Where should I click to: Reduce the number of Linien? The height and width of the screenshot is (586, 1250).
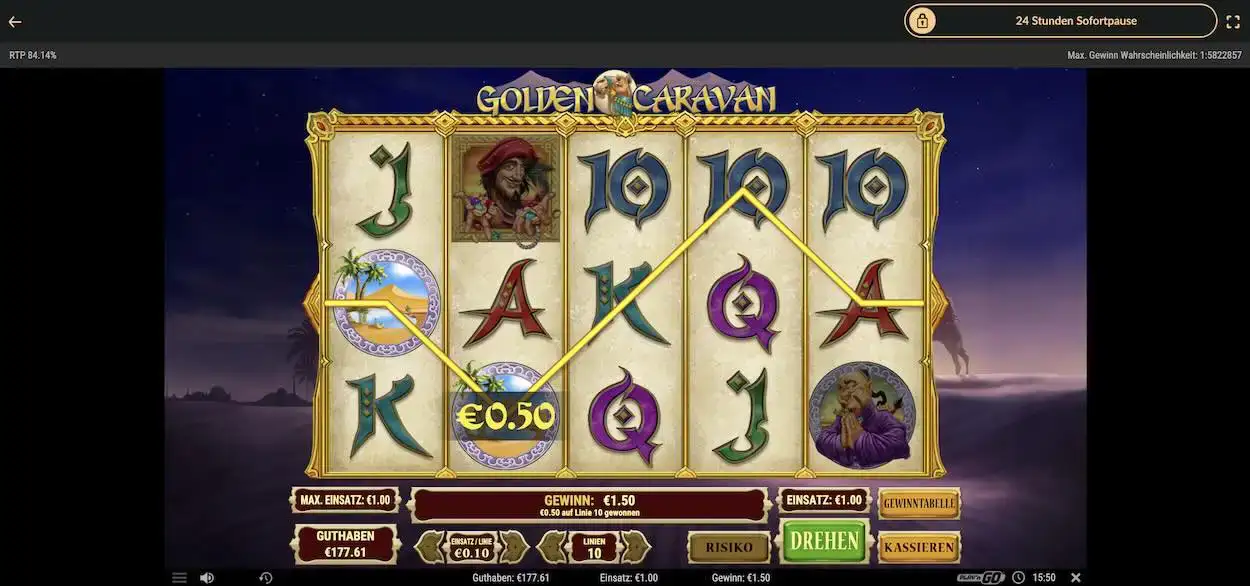(552, 547)
